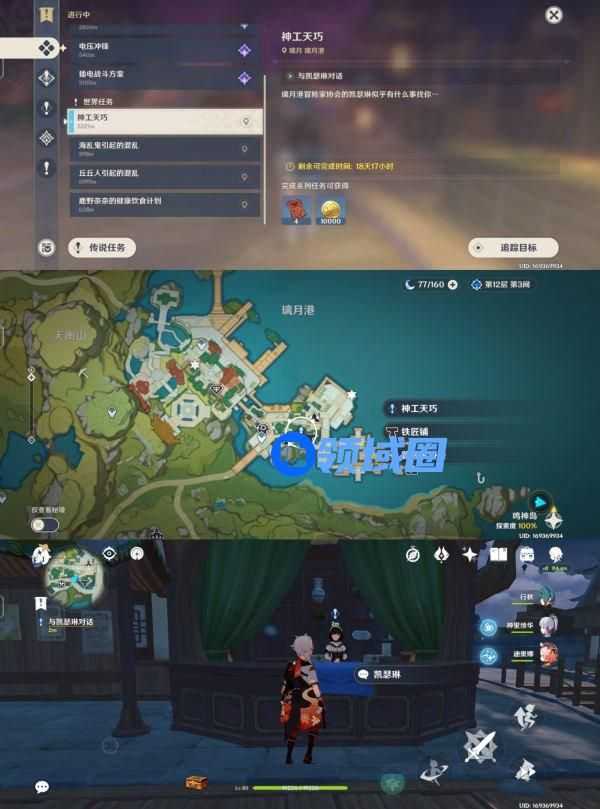Close the quest journal with the X

coord(554,15)
